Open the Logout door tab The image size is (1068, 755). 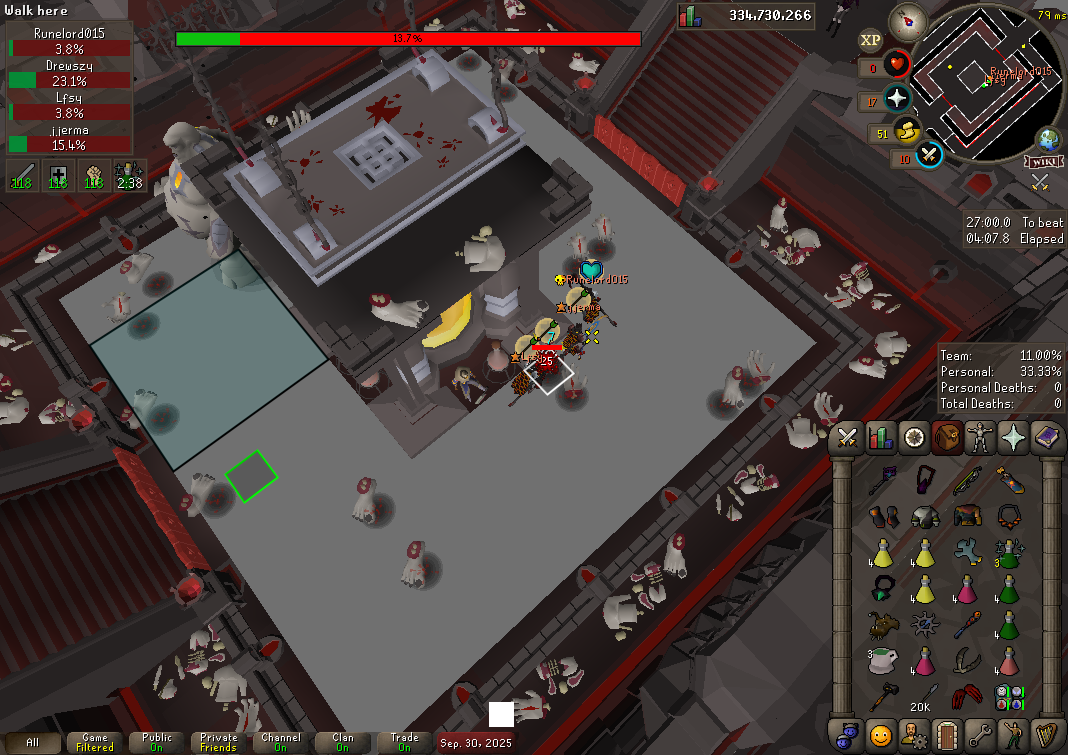point(947,733)
